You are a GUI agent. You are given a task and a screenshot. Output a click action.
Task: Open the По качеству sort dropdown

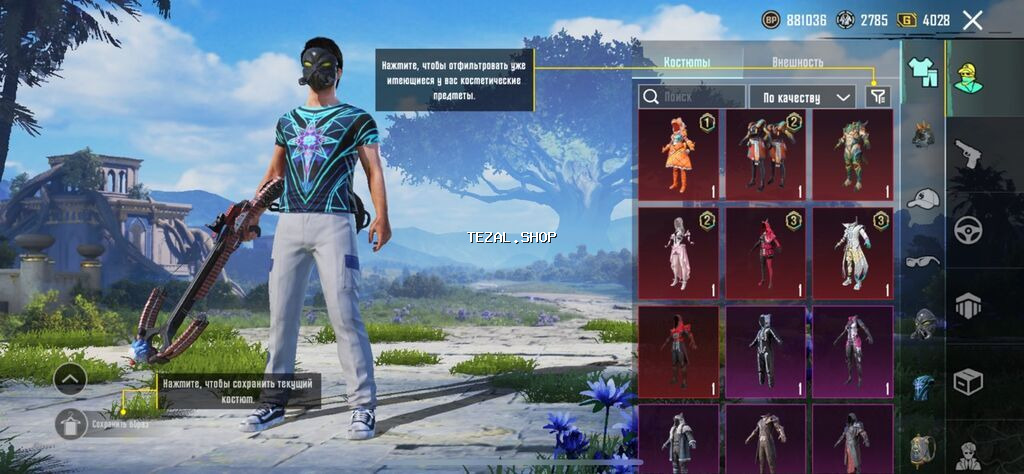click(x=807, y=97)
